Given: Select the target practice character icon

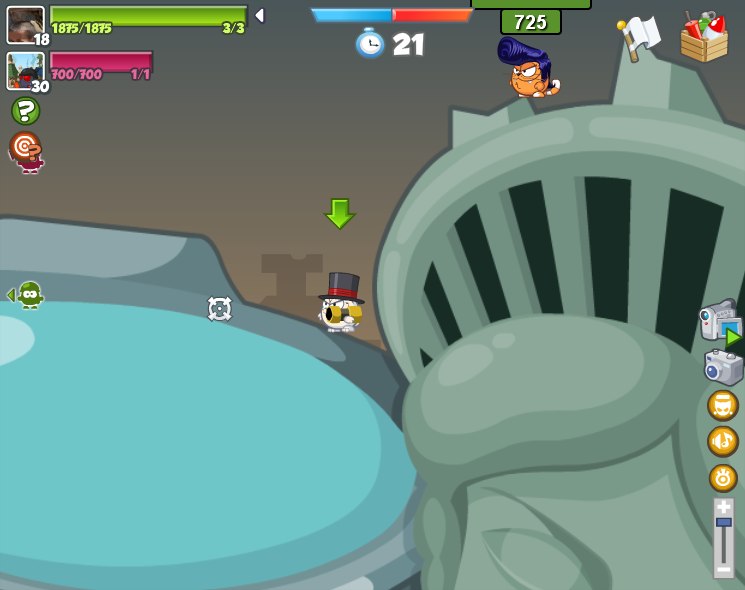Looking at the screenshot, I should 26,151.
